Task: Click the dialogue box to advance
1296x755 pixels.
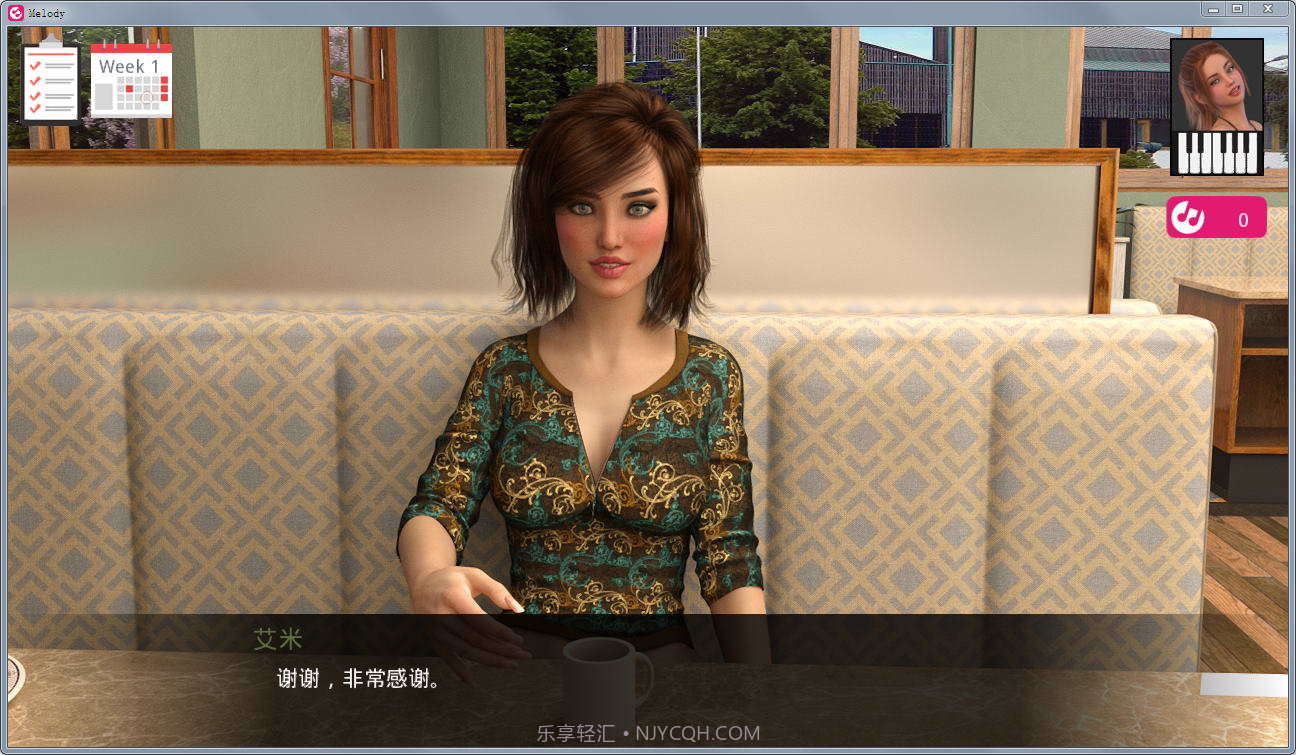Action: 650,680
